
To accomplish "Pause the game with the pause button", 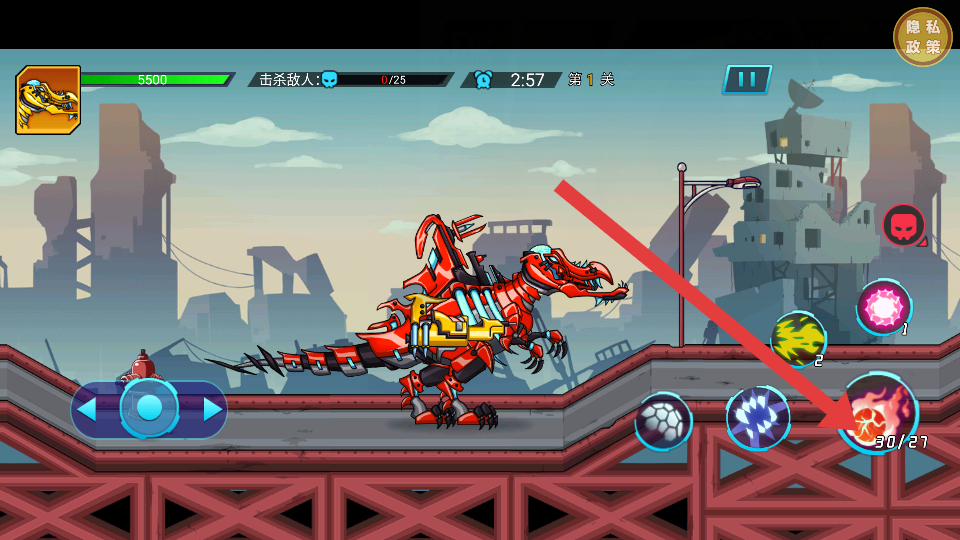I will 747,80.
